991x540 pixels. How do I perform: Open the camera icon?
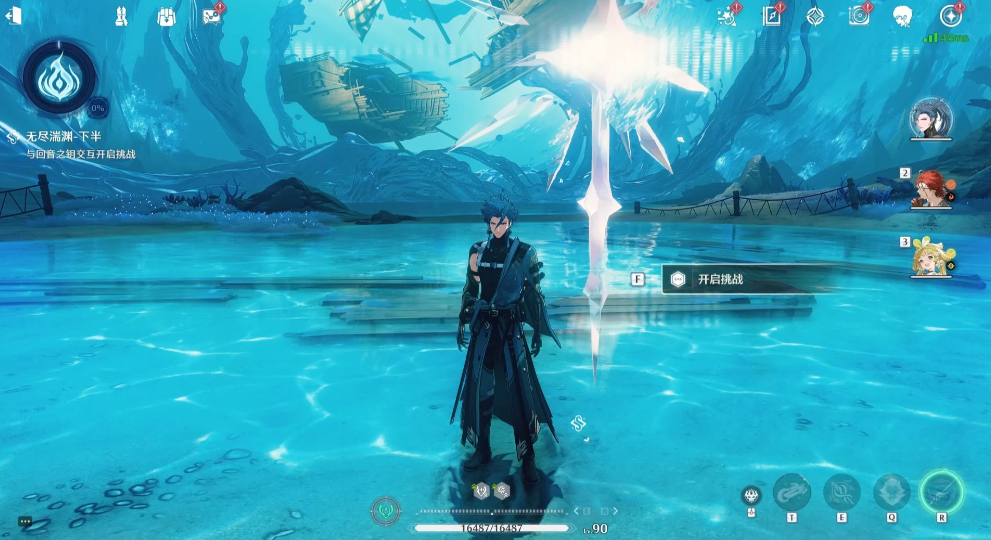[858, 15]
